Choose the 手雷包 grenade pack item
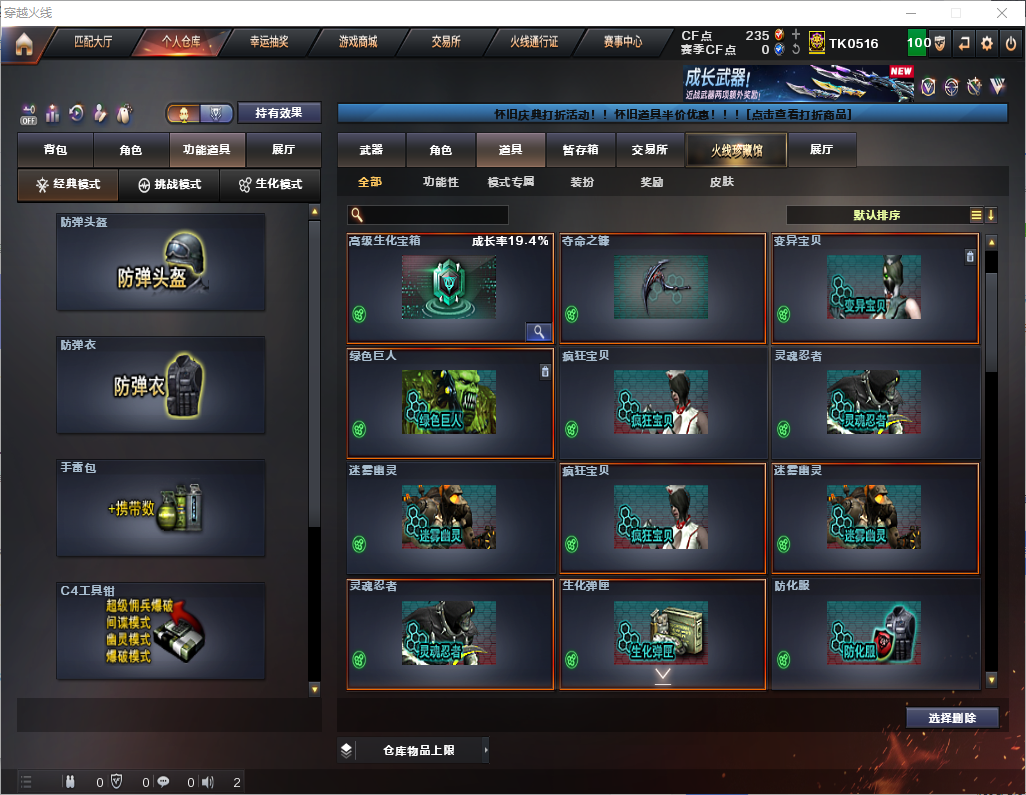This screenshot has width=1026, height=795. (161, 506)
